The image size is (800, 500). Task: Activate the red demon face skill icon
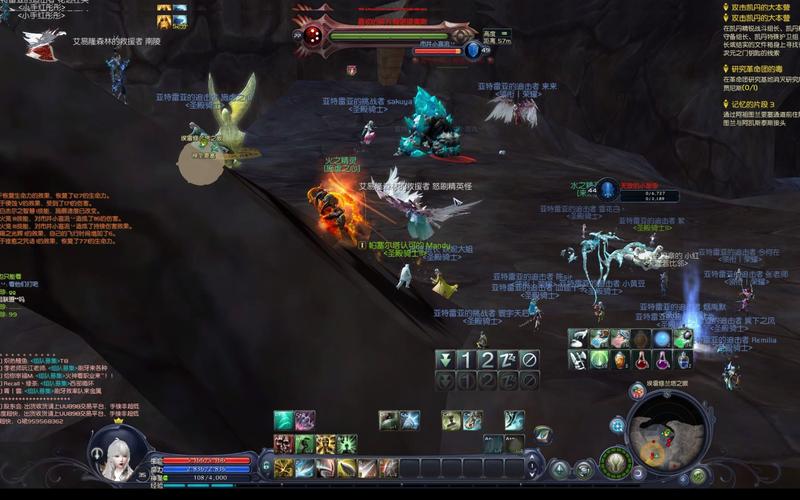(x=284, y=444)
